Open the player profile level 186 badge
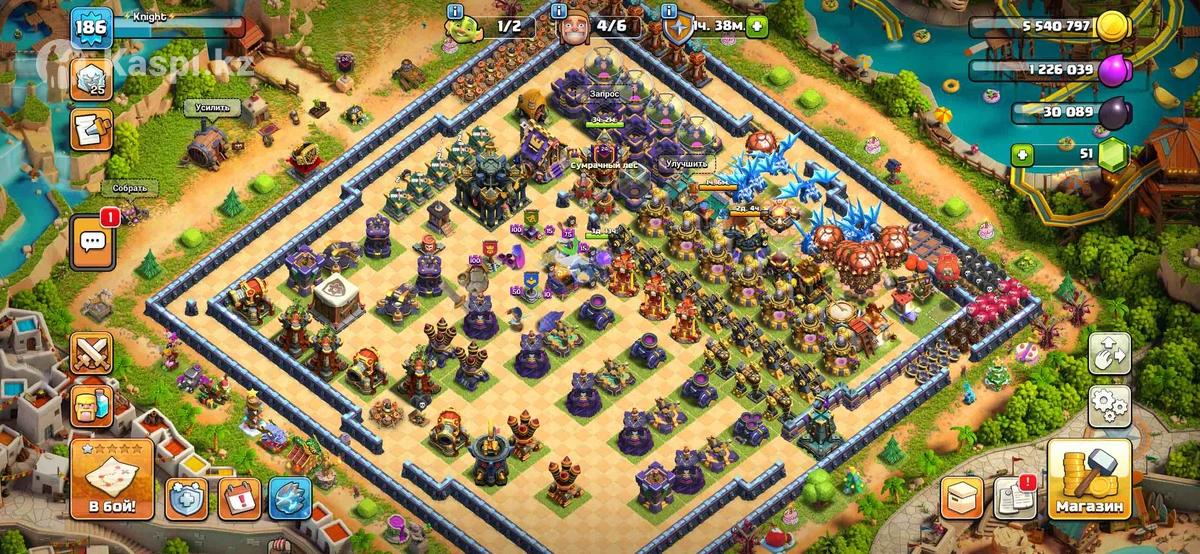 (90, 27)
